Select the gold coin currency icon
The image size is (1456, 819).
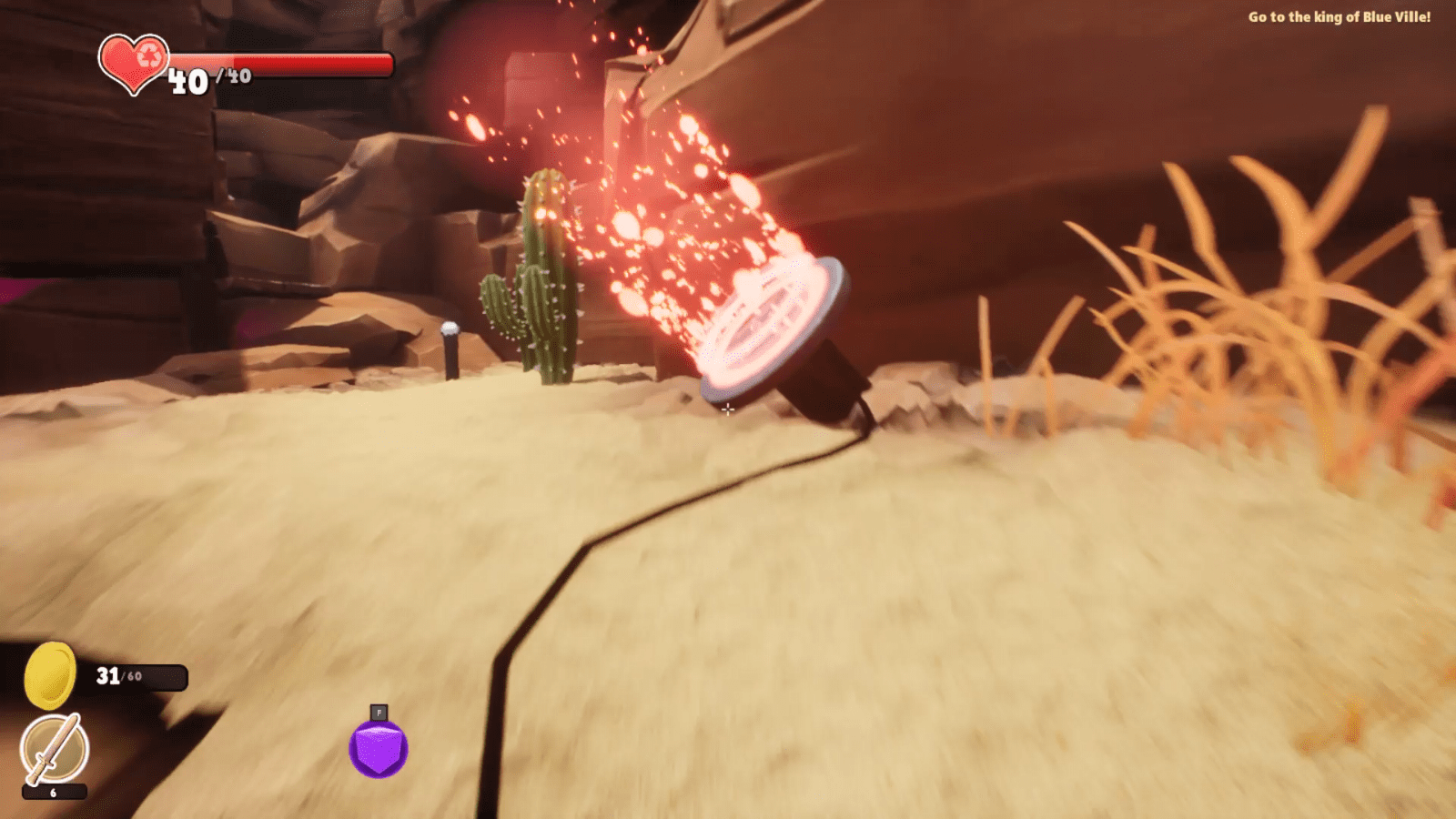coord(50,677)
